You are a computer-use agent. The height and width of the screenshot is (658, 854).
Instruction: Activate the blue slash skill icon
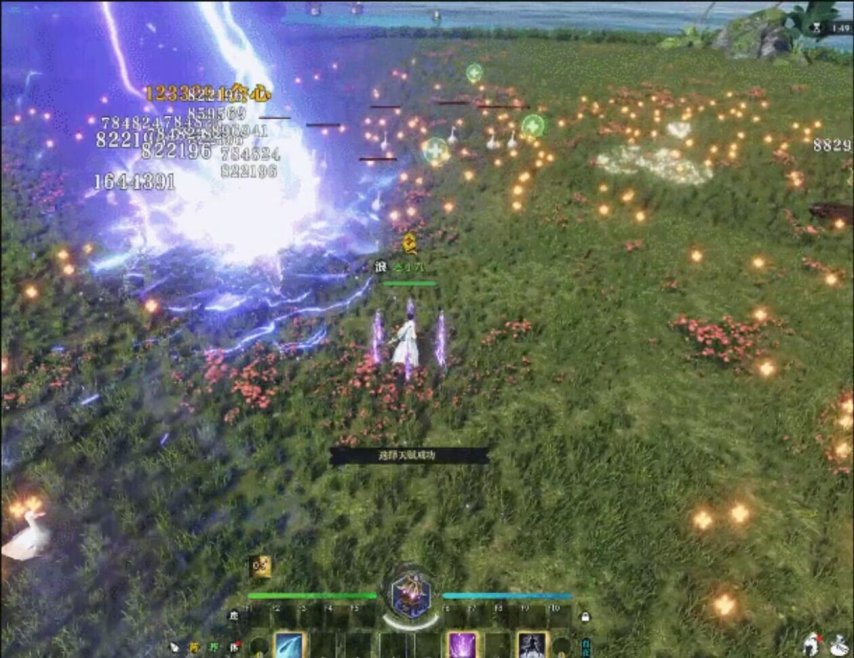point(289,645)
